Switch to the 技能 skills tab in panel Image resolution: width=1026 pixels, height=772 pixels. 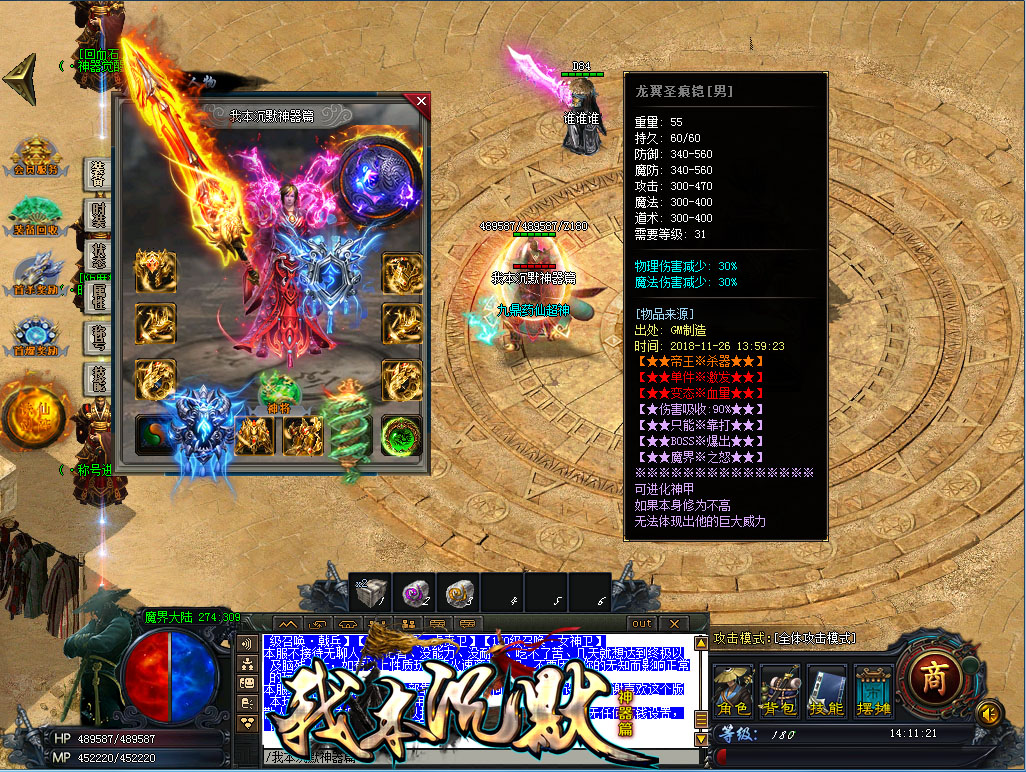[x=98, y=378]
